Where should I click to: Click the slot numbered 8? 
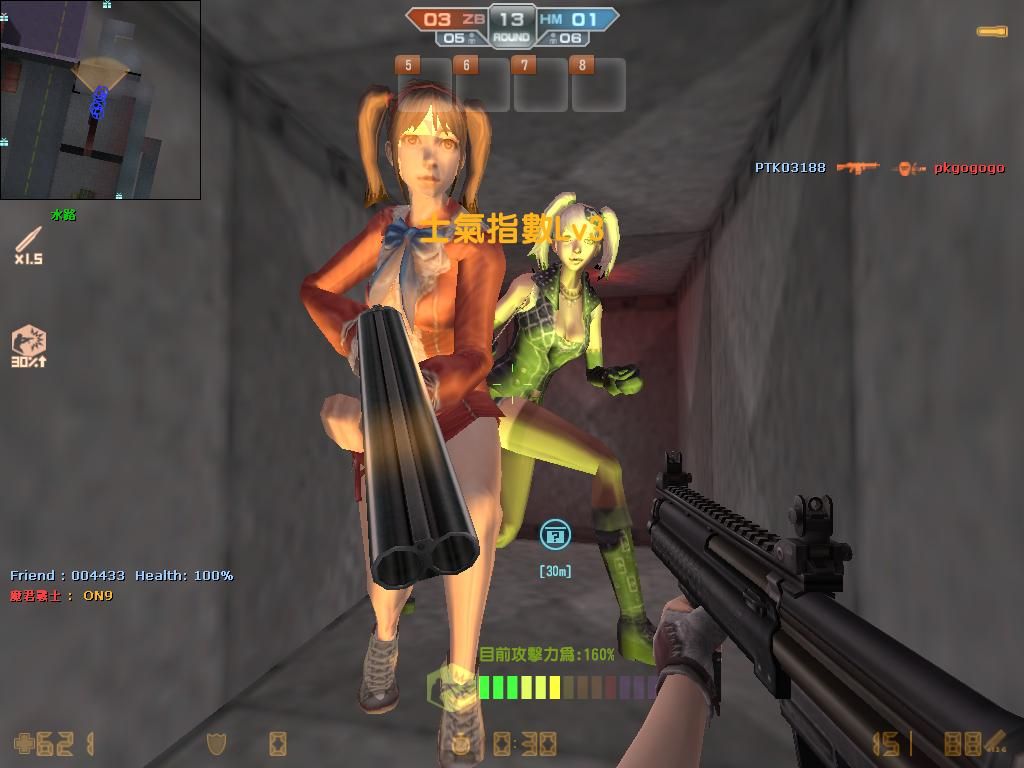598,84
